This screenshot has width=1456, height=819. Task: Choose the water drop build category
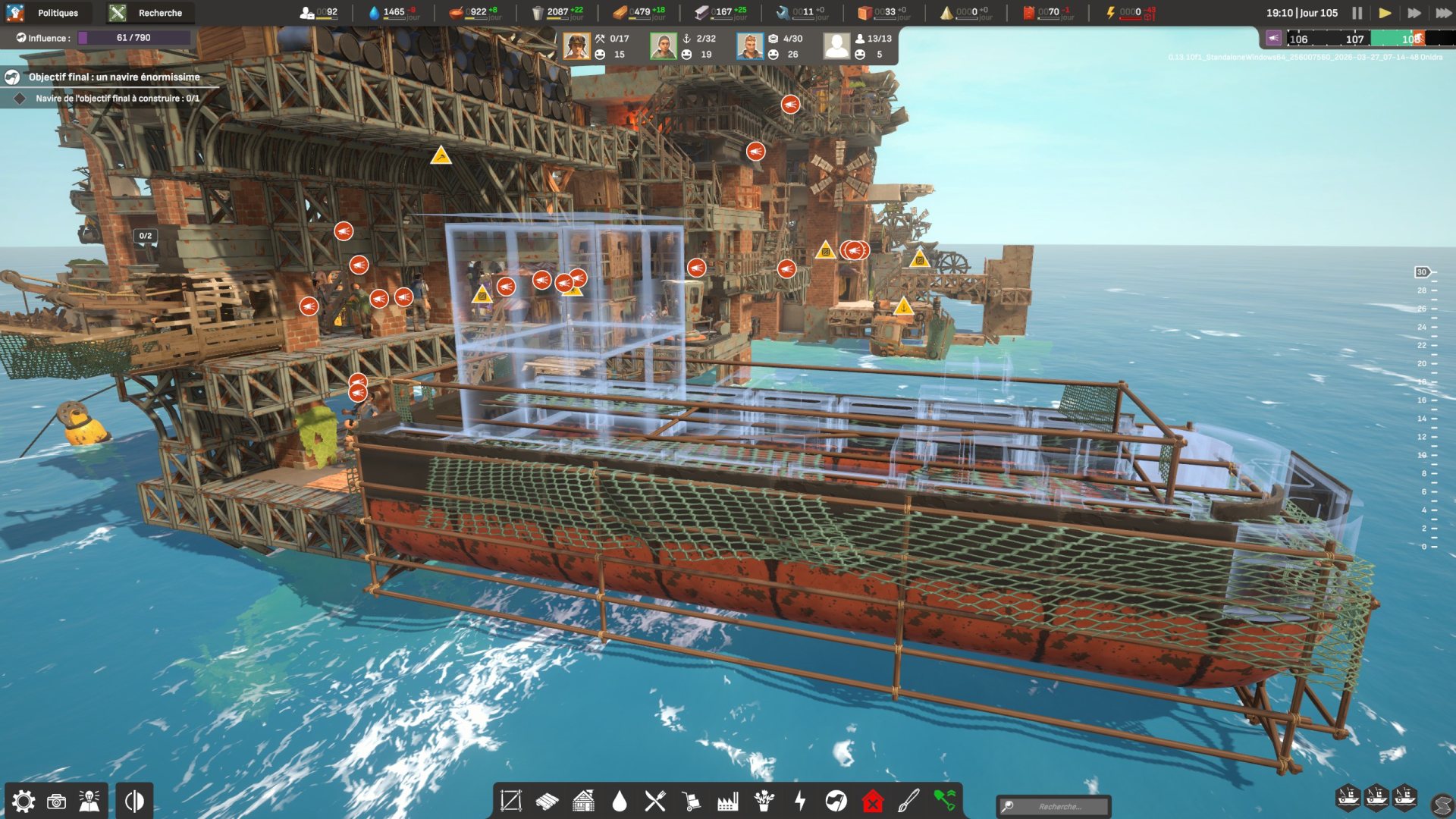620,801
